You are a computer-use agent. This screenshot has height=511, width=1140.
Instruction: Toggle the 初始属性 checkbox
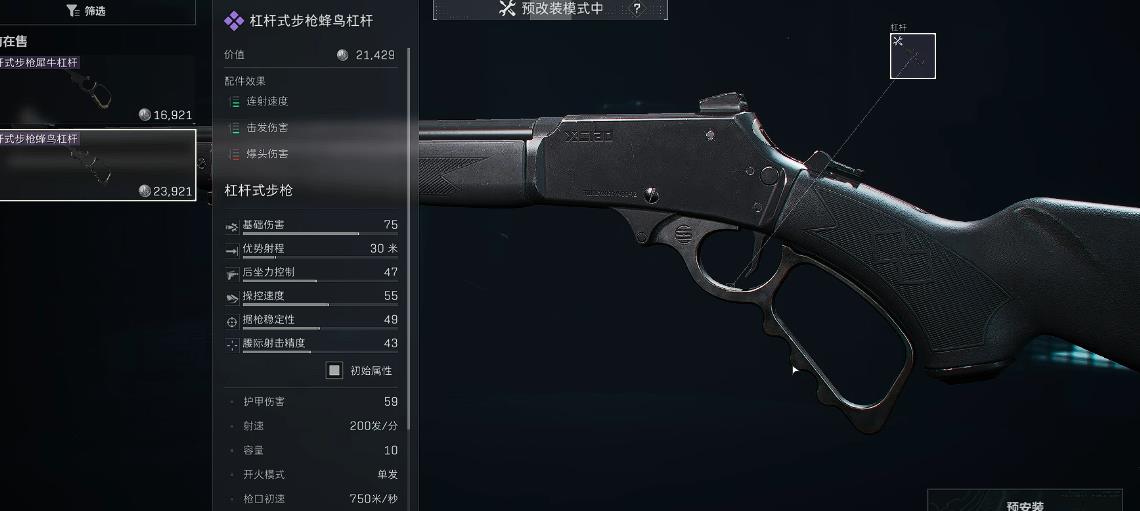335,371
